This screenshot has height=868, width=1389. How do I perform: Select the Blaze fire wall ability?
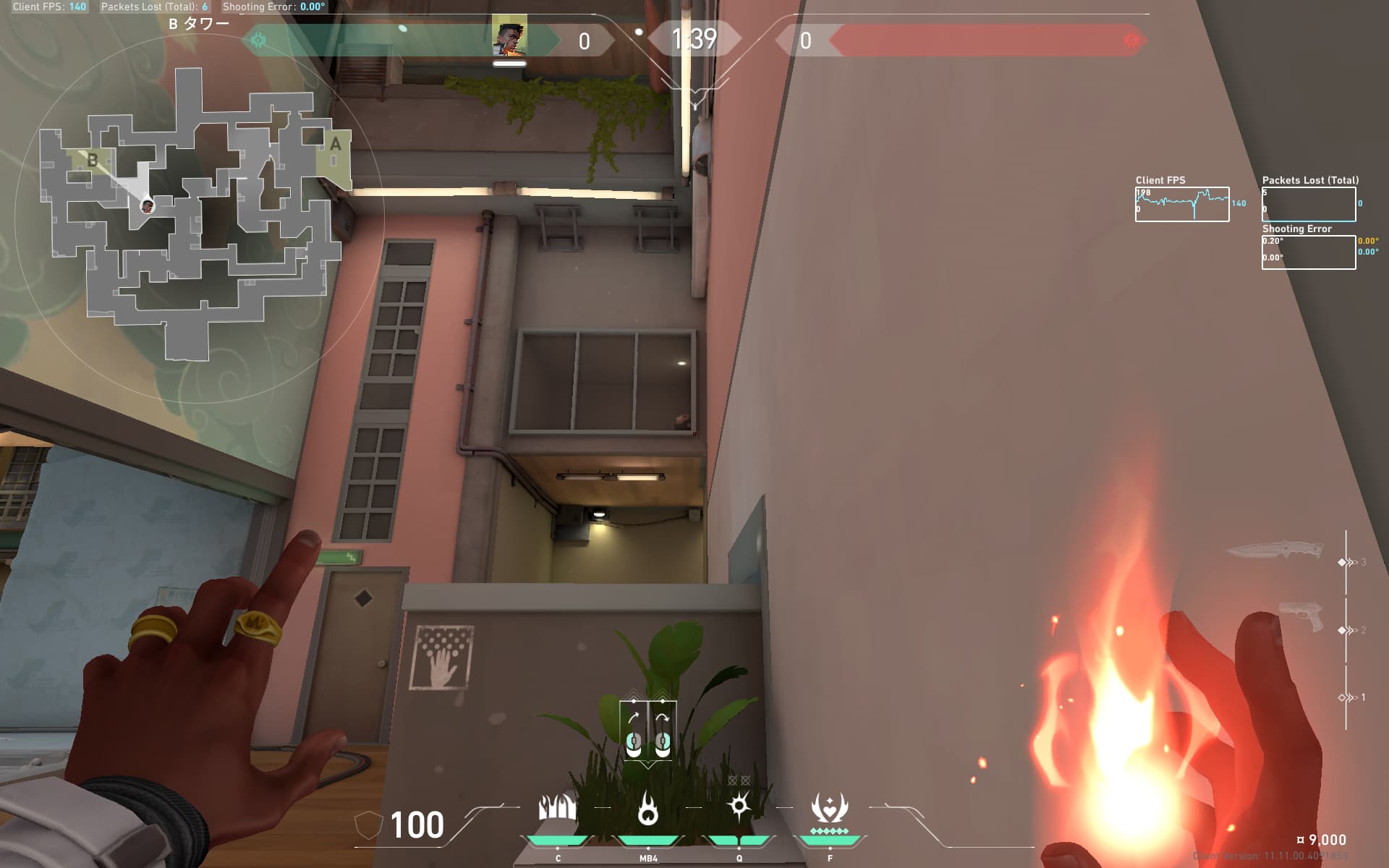[x=558, y=807]
